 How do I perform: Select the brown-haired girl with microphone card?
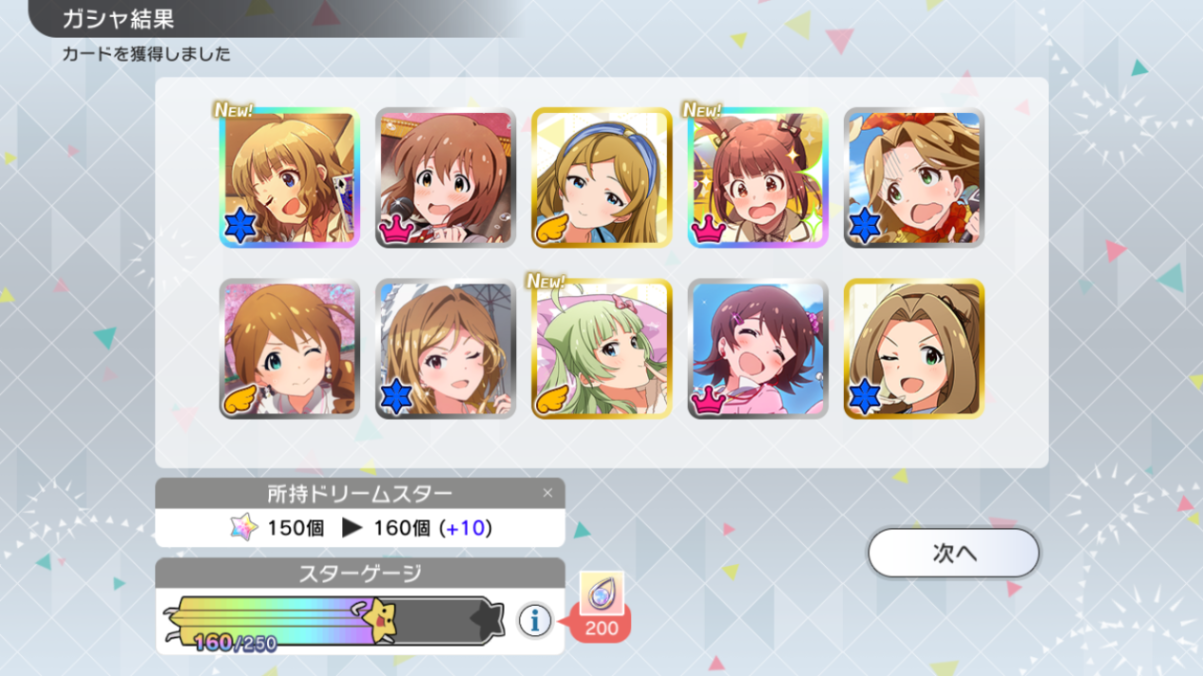[x=445, y=178]
